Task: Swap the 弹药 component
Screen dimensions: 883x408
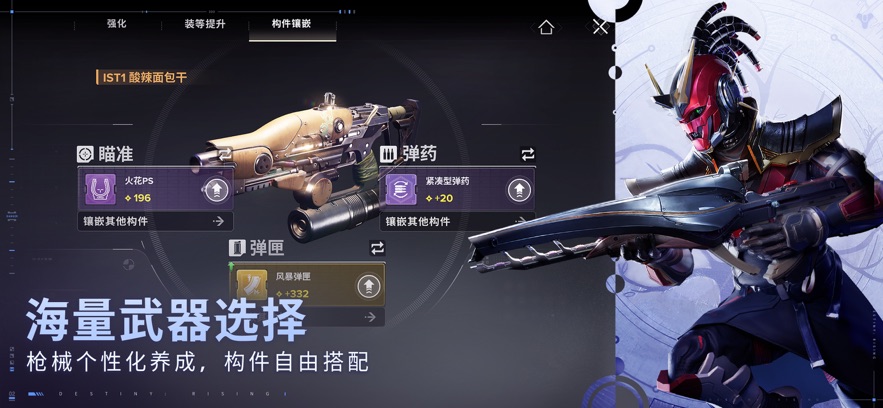Action: [527, 154]
